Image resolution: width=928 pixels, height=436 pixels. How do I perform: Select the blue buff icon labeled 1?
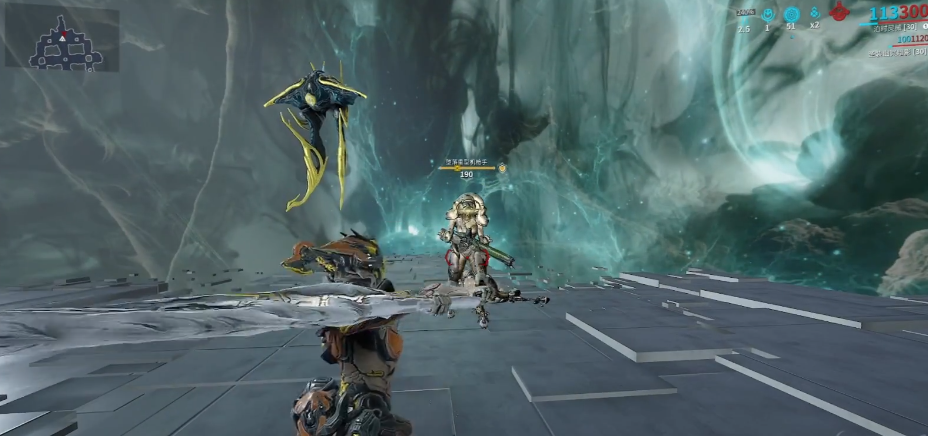coord(768,14)
